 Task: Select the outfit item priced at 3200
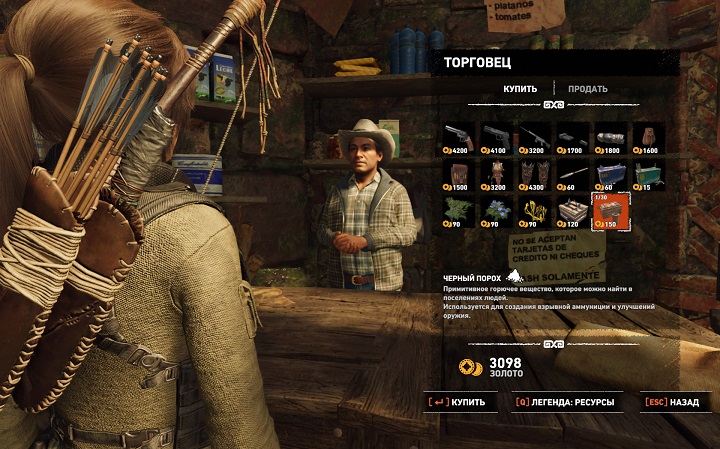coord(498,174)
